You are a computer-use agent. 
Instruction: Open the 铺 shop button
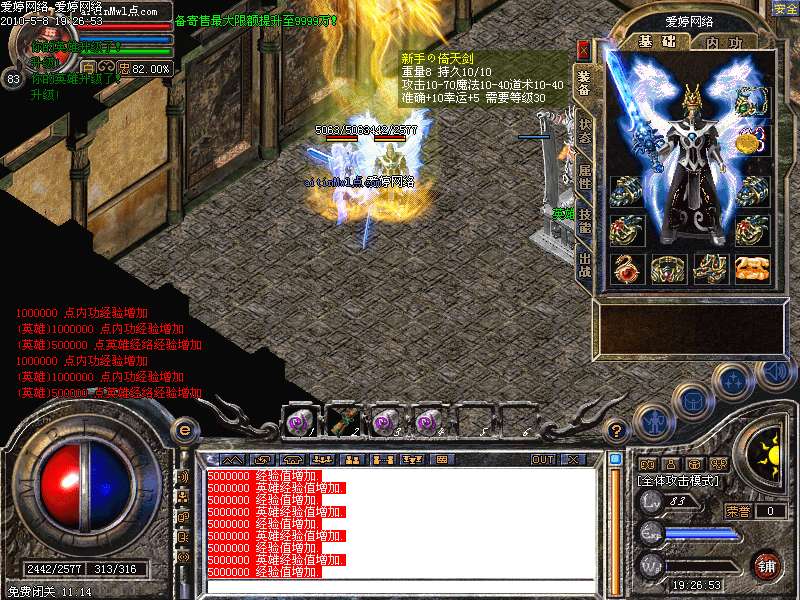[x=766, y=565]
